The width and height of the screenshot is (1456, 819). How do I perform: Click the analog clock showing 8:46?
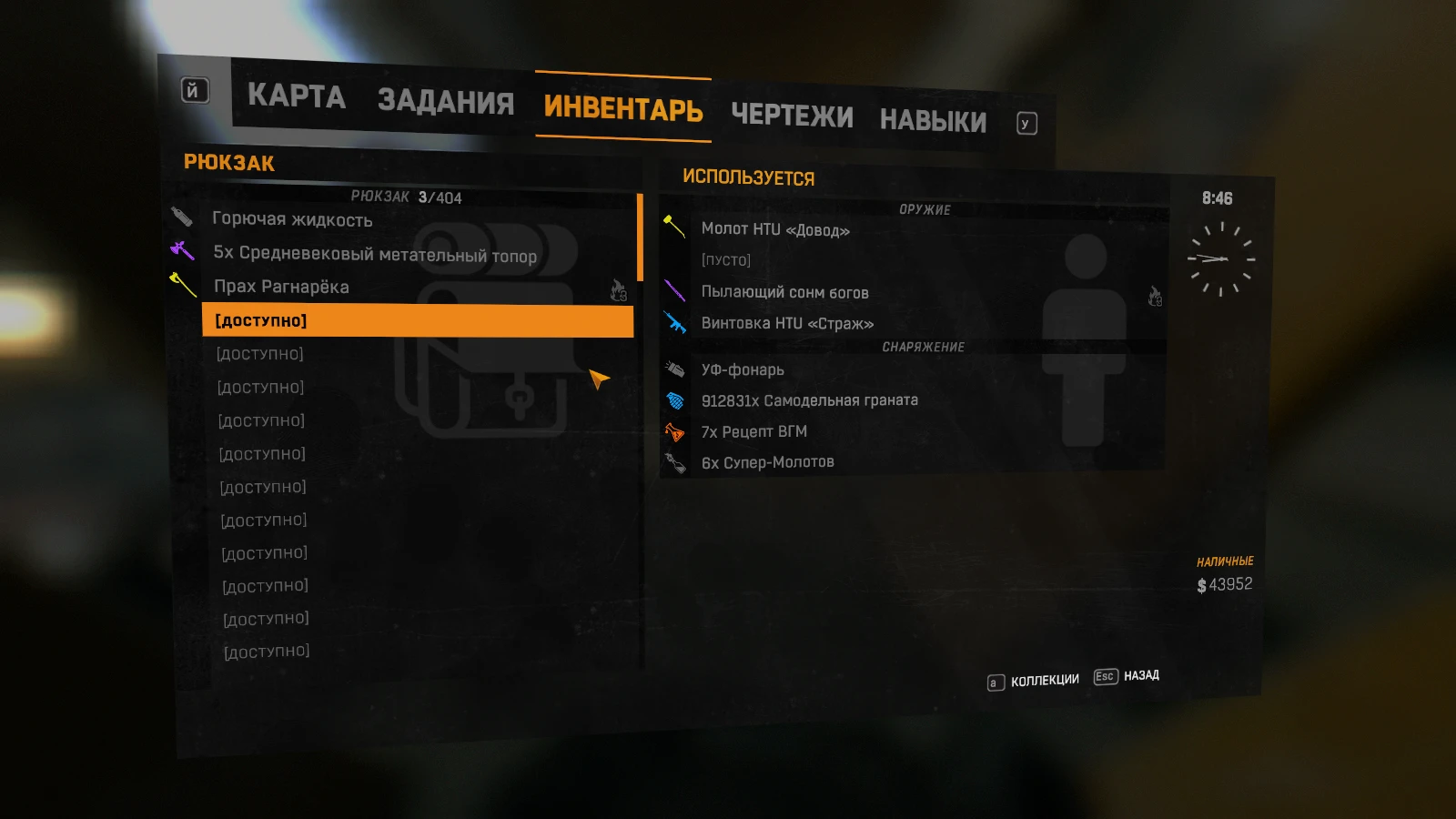(1219, 258)
